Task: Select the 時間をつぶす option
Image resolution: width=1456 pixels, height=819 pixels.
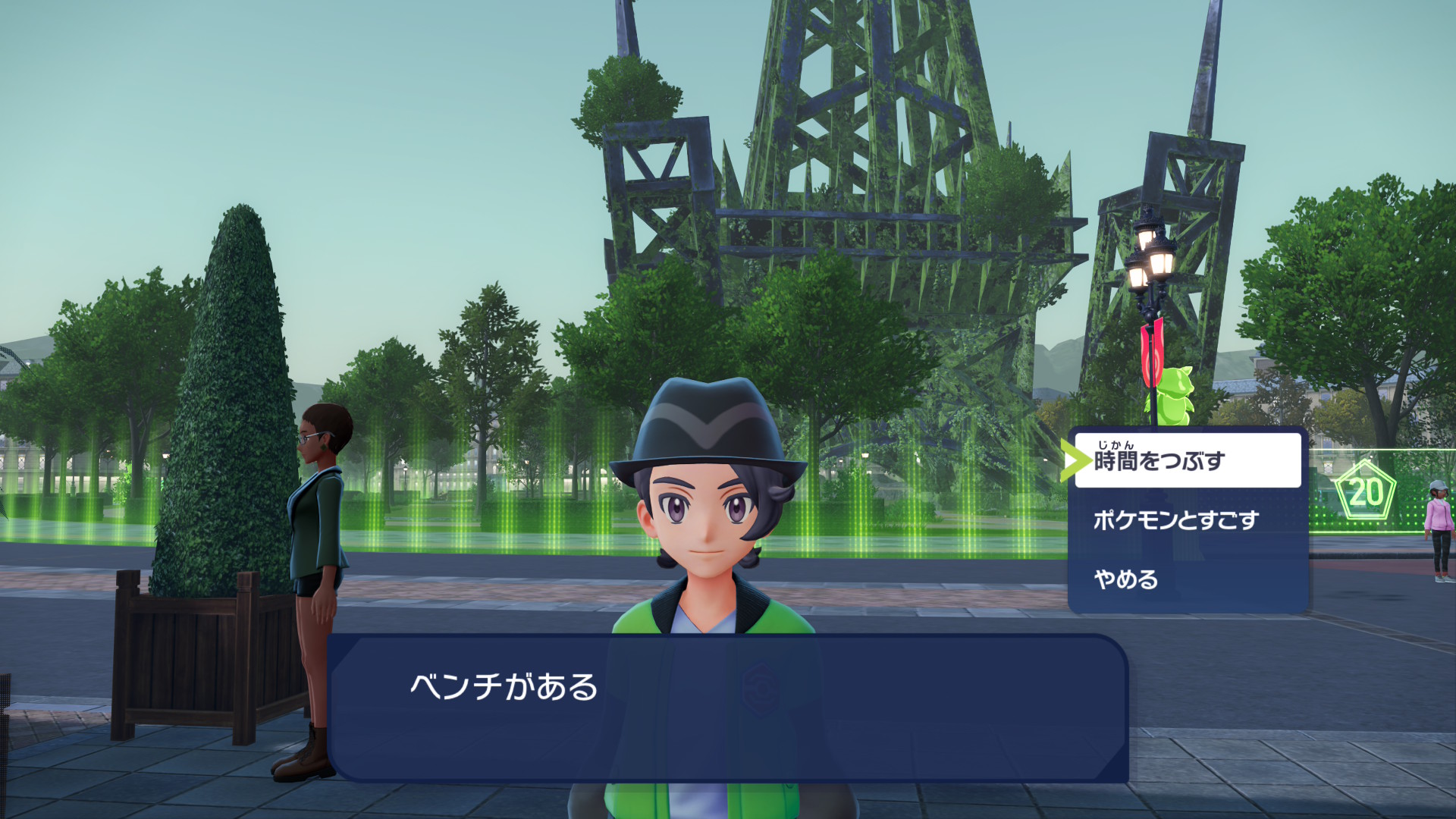Action: tap(1187, 460)
